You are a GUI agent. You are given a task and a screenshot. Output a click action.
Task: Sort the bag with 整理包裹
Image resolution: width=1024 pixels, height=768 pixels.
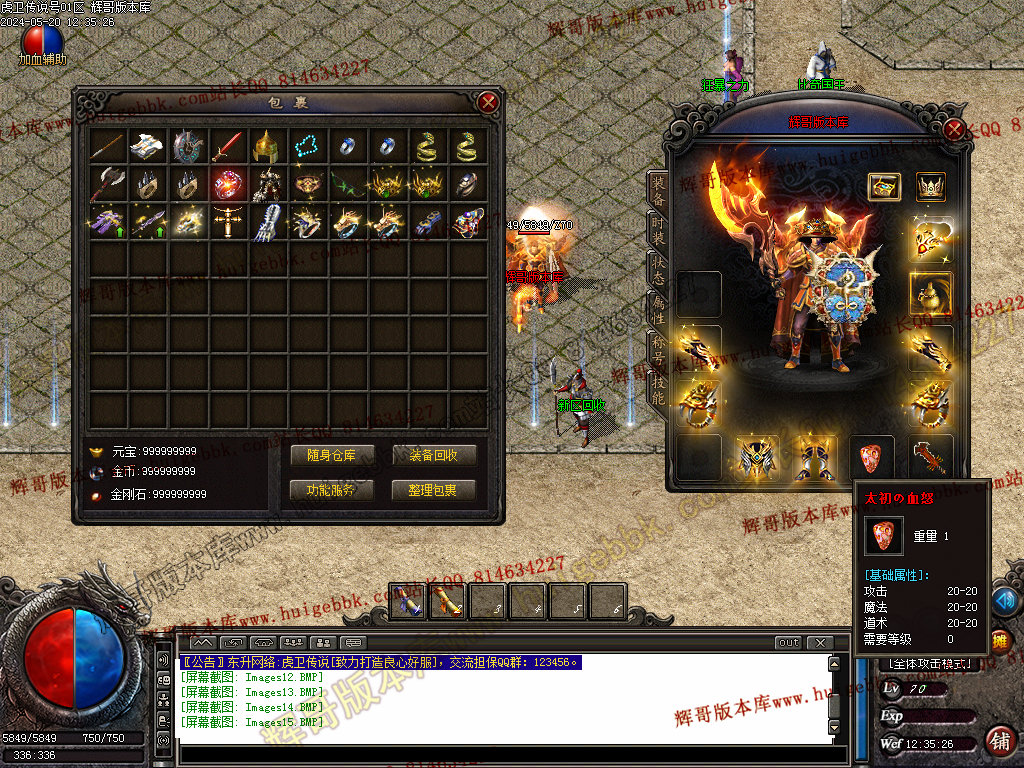click(434, 490)
